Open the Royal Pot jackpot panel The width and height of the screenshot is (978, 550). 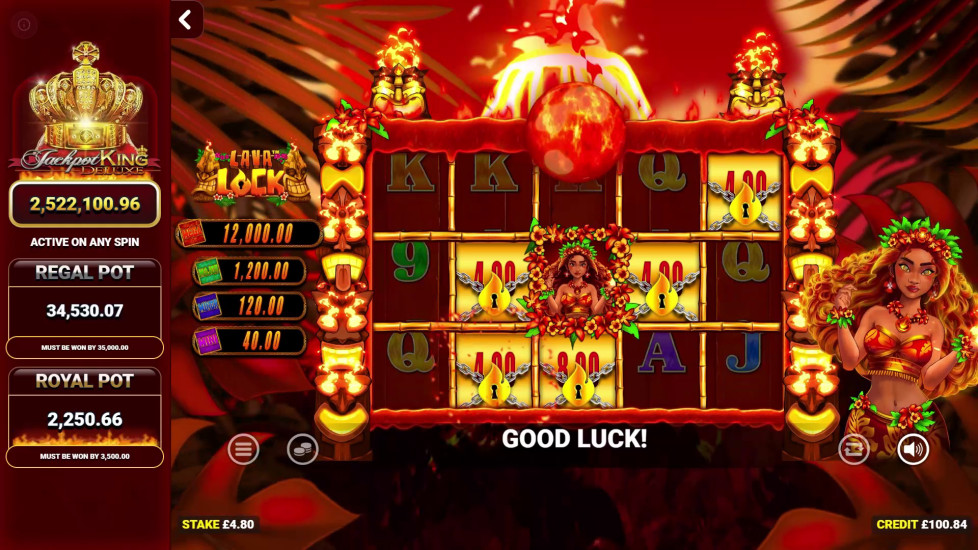pyautogui.click(x=84, y=417)
